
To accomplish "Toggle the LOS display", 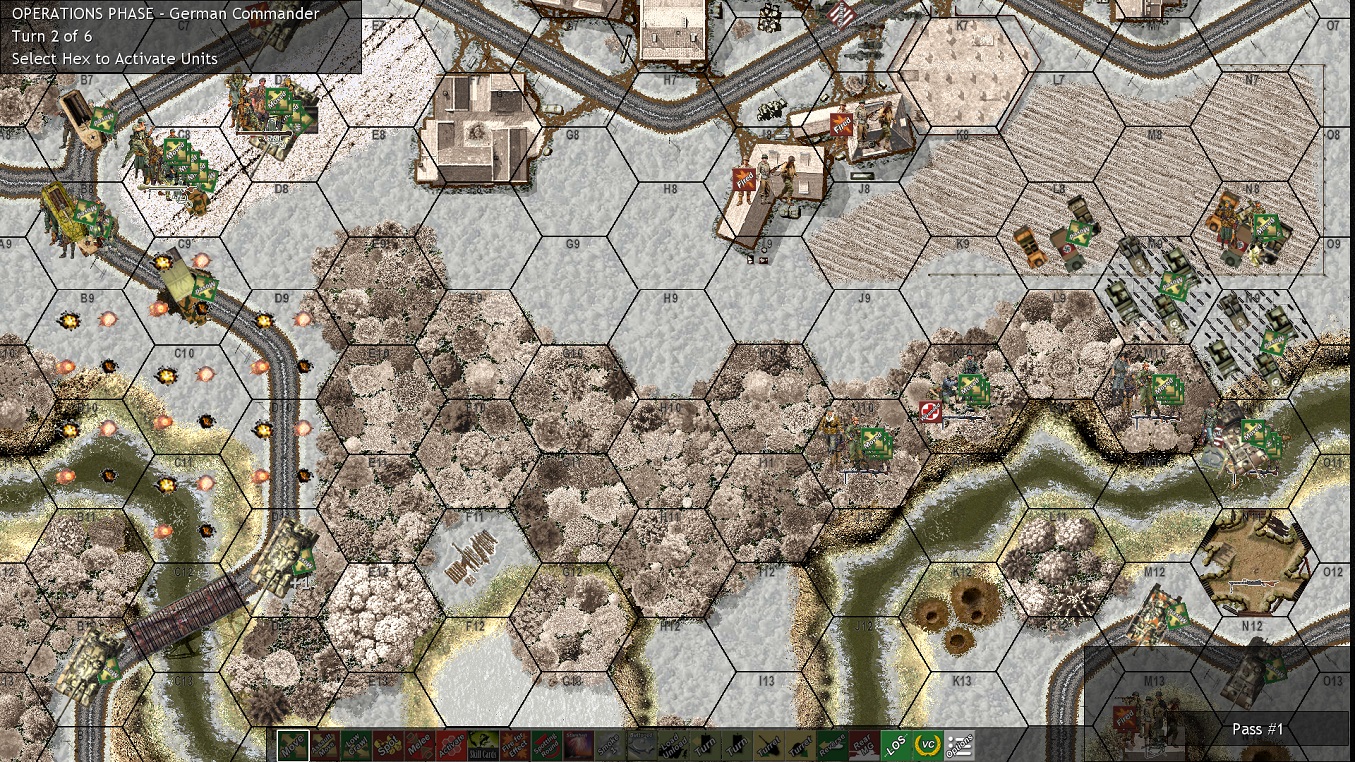I will pyautogui.click(x=896, y=744).
